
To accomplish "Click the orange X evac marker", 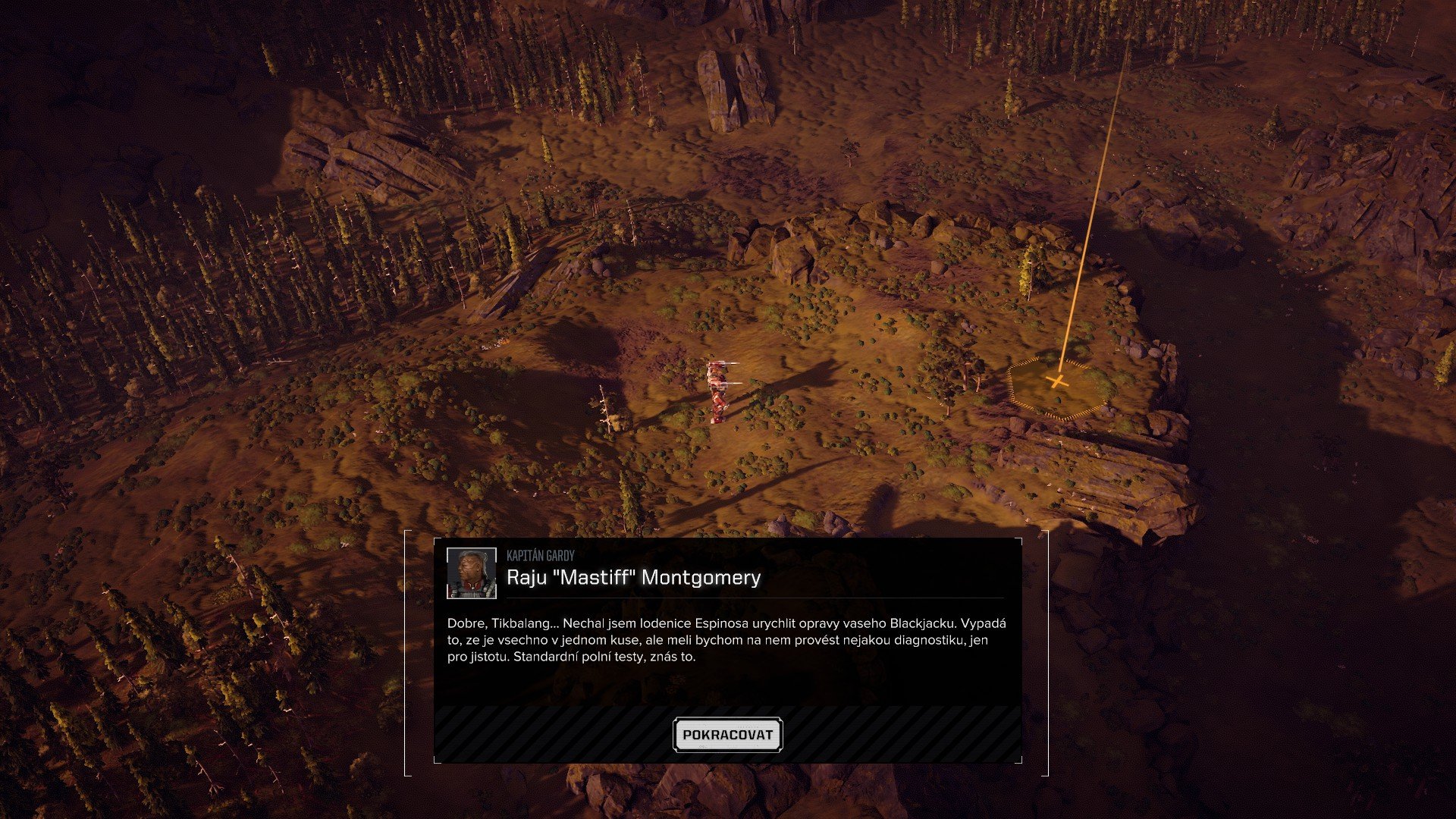I will [x=1059, y=381].
